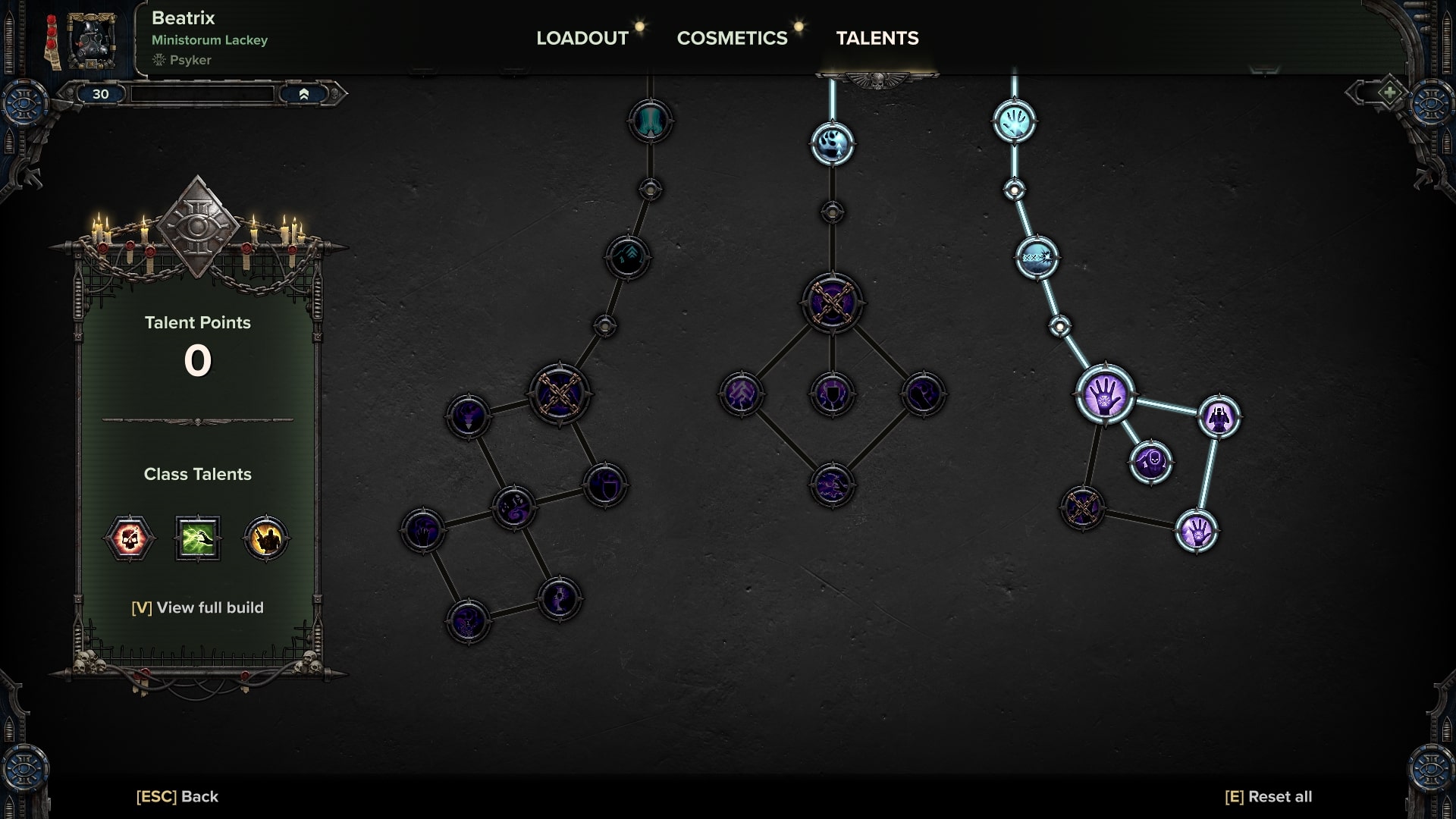Select the upward arrows talent node
The image size is (1456, 819).
click(627, 258)
